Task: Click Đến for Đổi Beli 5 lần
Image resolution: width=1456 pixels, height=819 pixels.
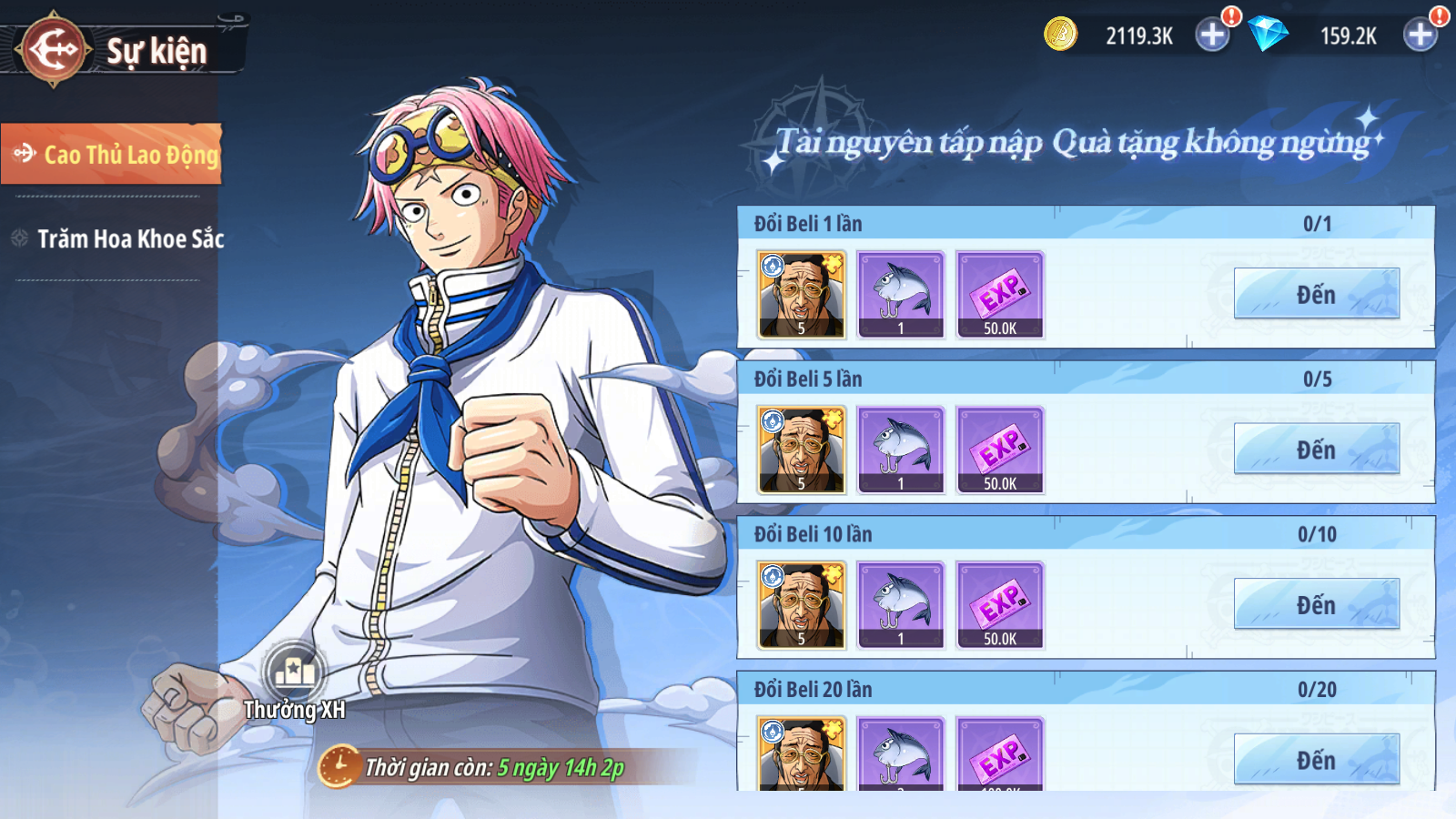Action: (x=1316, y=450)
